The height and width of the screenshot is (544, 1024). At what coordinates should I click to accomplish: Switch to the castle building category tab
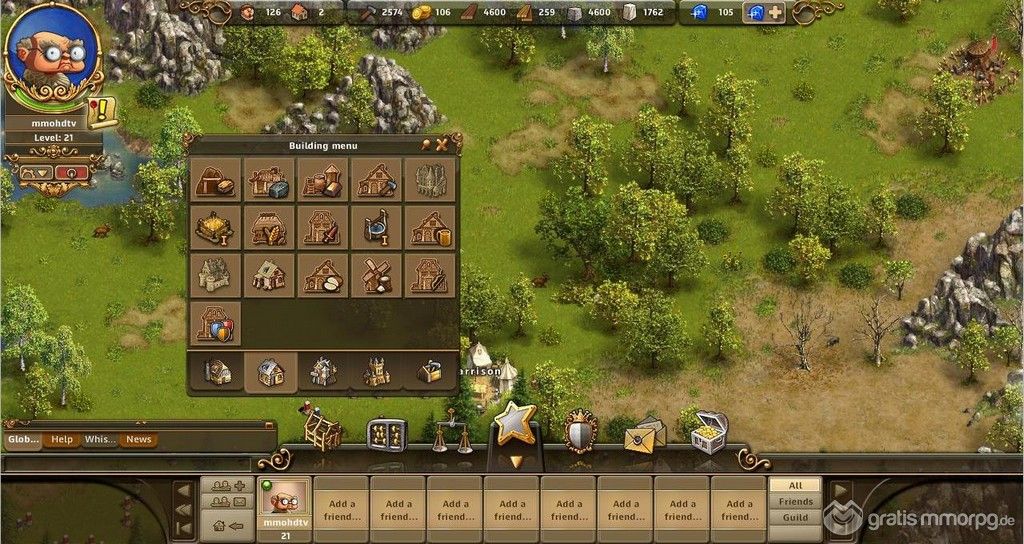pyautogui.click(x=377, y=372)
